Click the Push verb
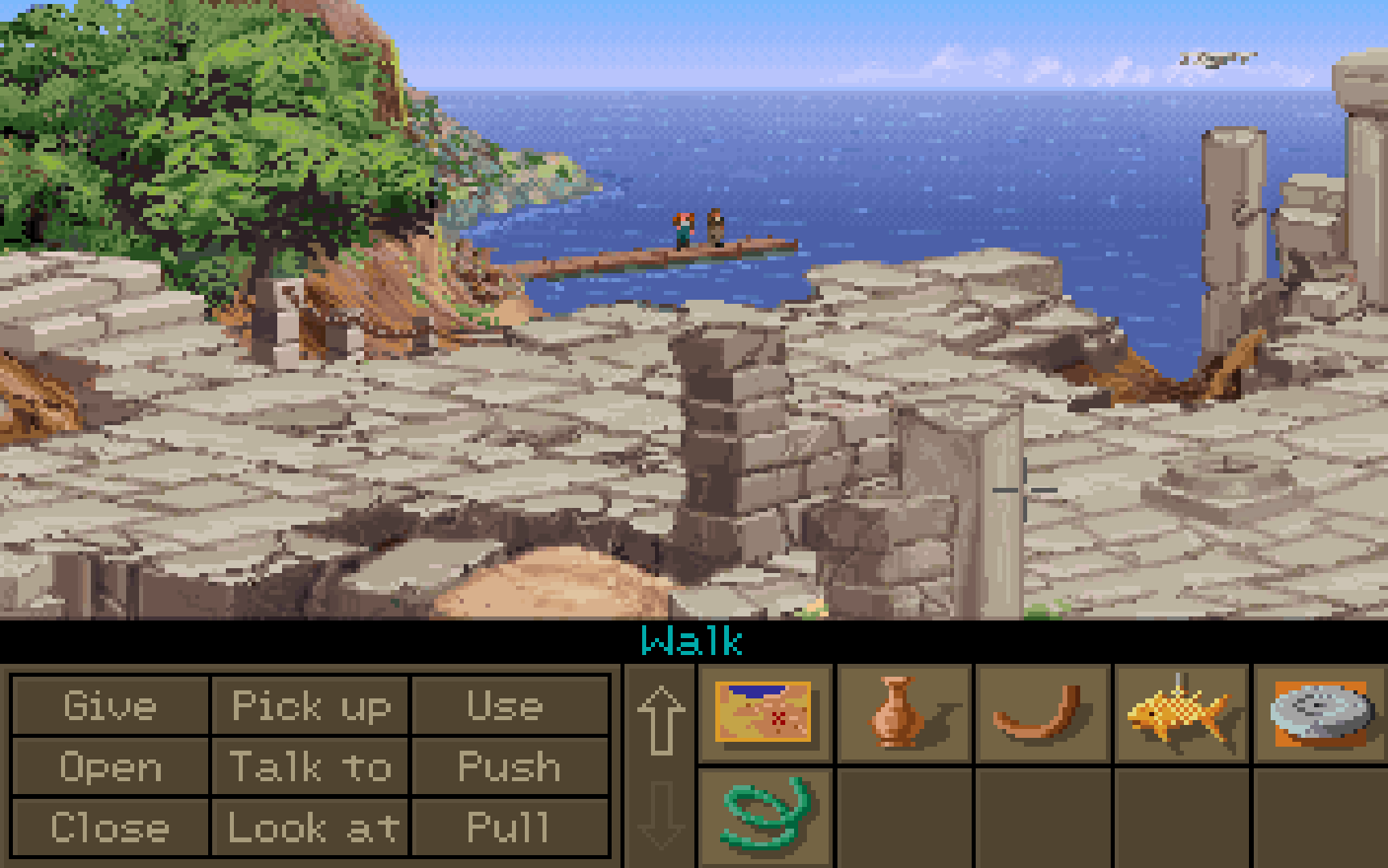The width and height of the screenshot is (1388, 868). click(x=509, y=767)
